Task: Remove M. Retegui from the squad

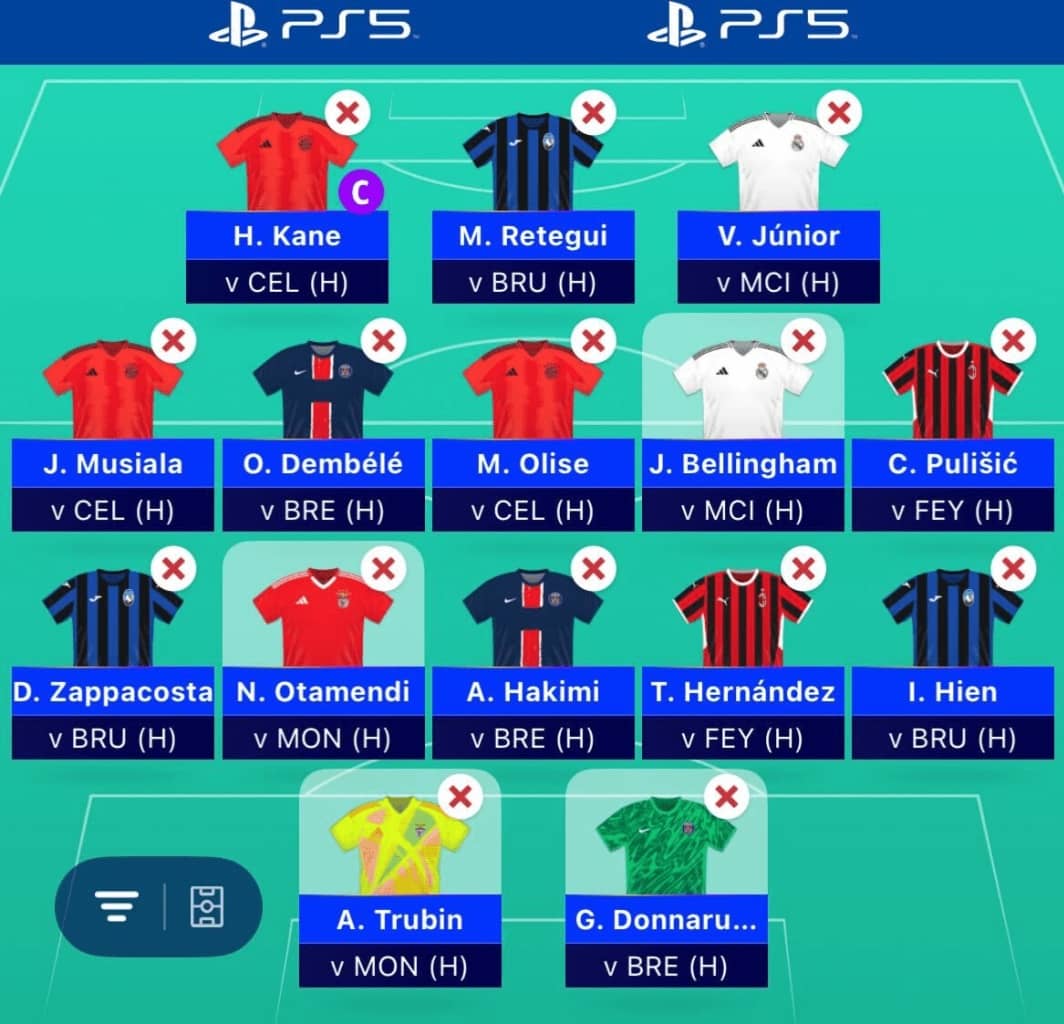Action: click(593, 113)
